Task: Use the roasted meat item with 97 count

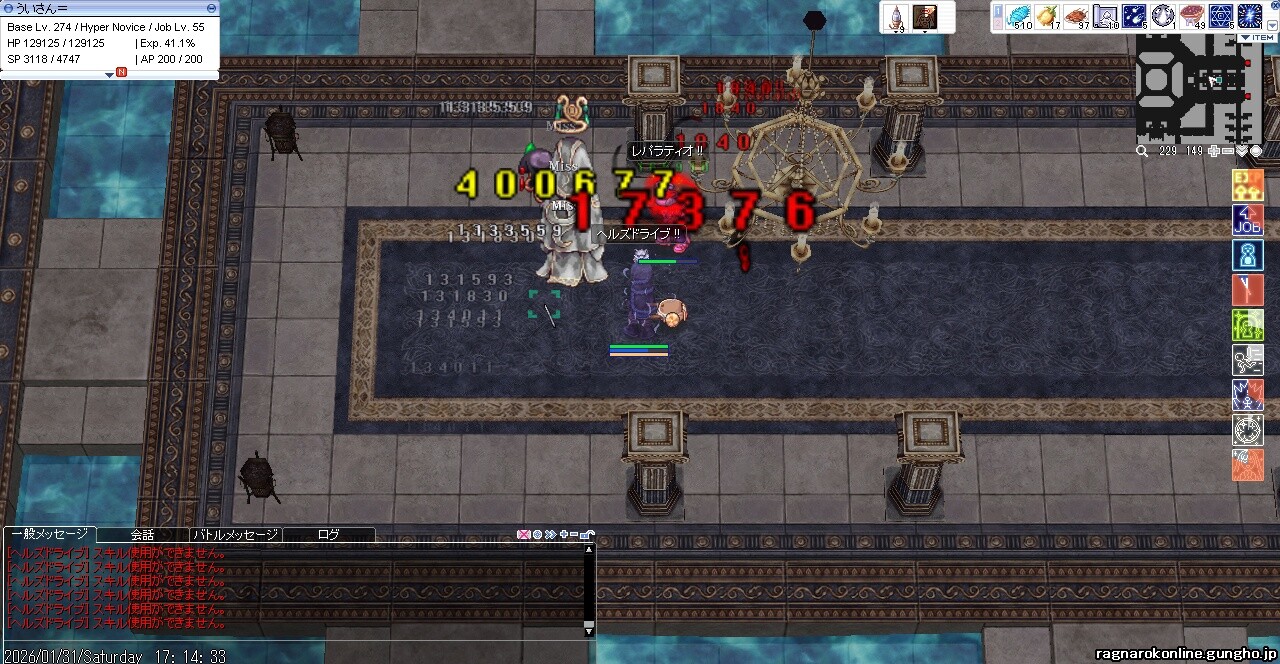Action: [1076, 17]
